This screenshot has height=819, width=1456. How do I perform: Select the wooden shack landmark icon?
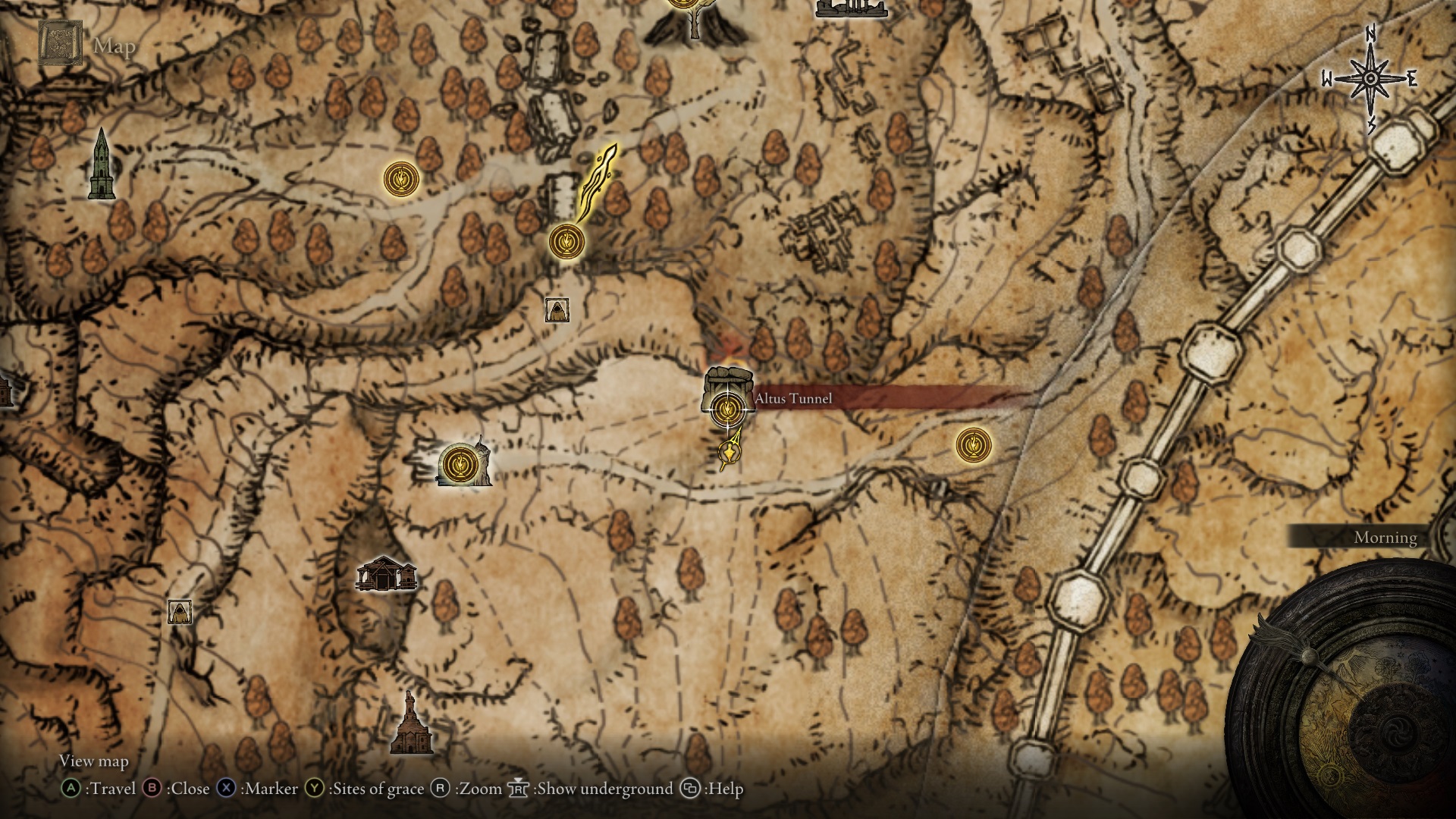coord(386,574)
